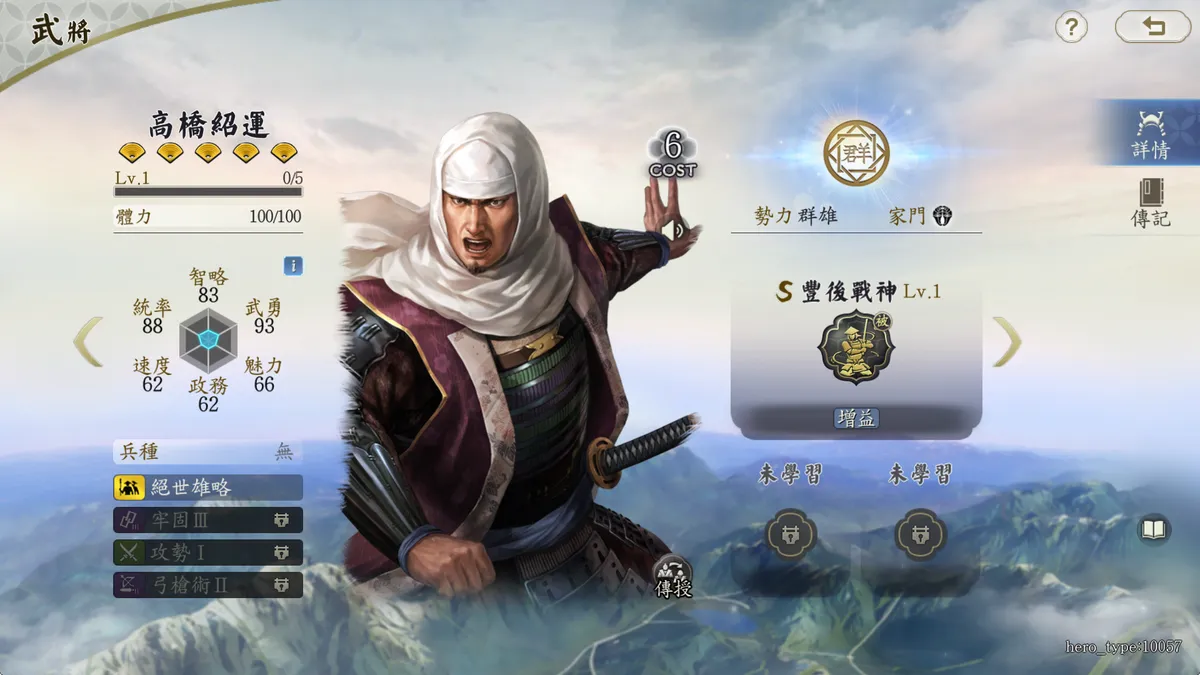The width and height of the screenshot is (1200, 675).
Task: Tap the 傳授 teach button
Action: (x=673, y=577)
